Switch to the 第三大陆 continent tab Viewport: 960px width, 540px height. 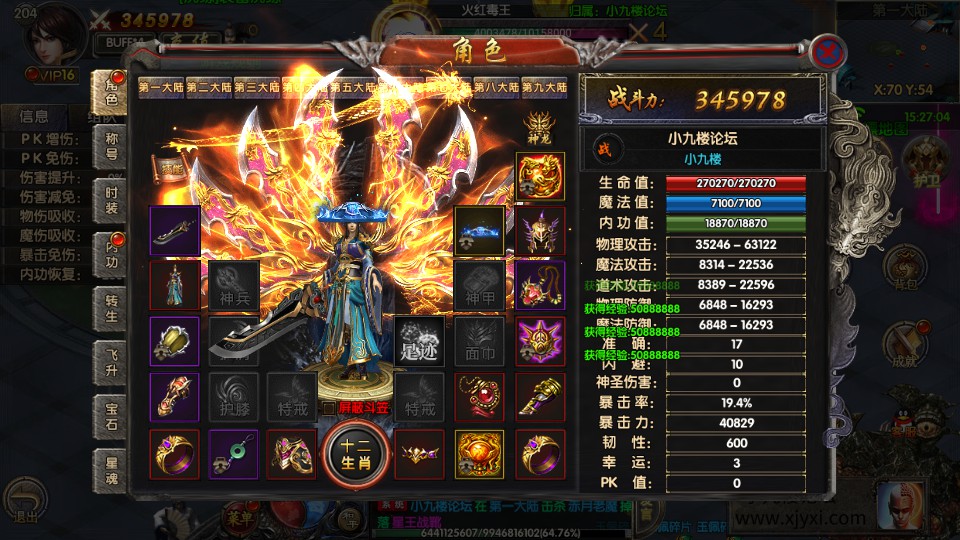click(257, 88)
